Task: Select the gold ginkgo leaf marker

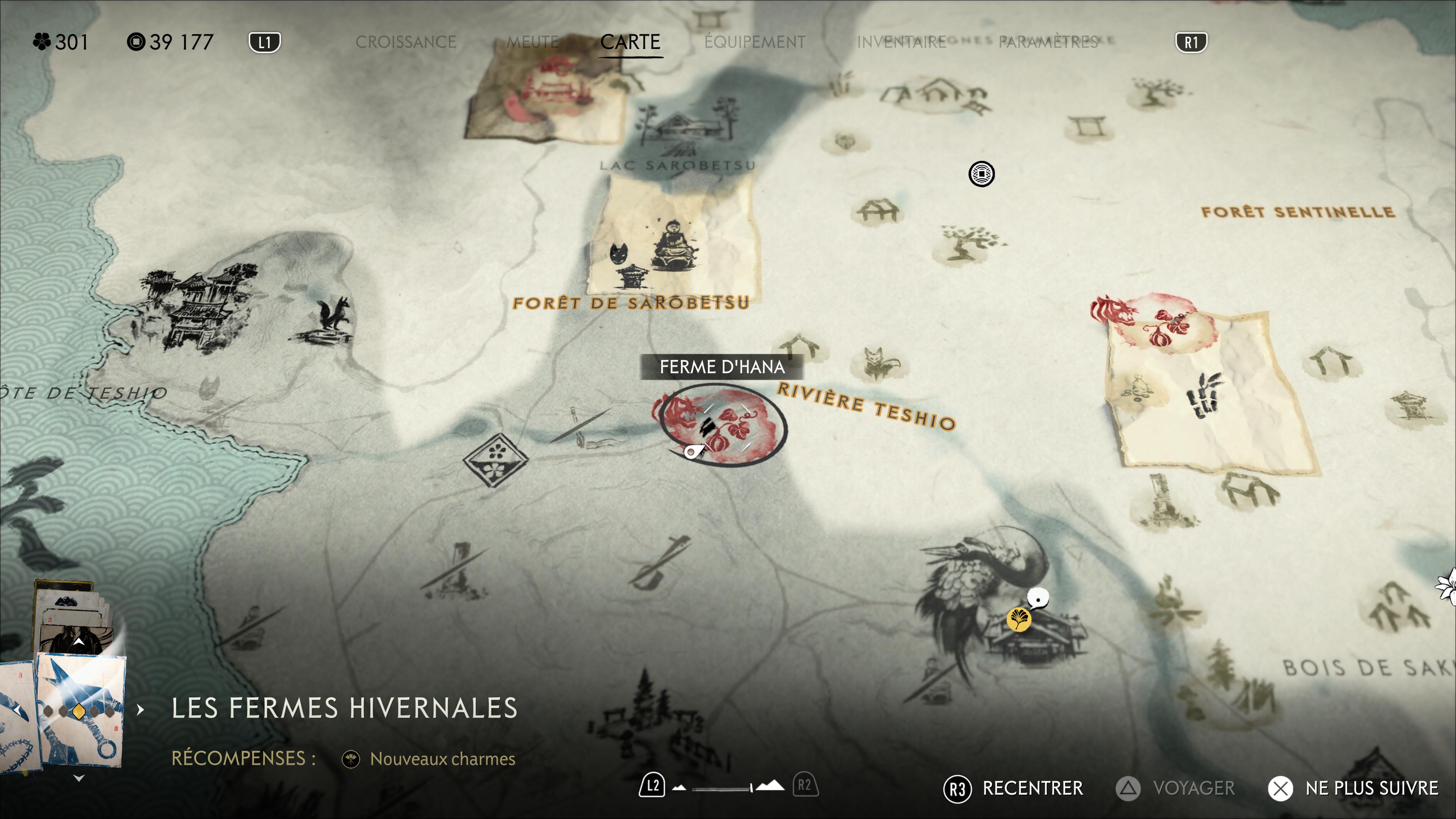Action: (1018, 619)
